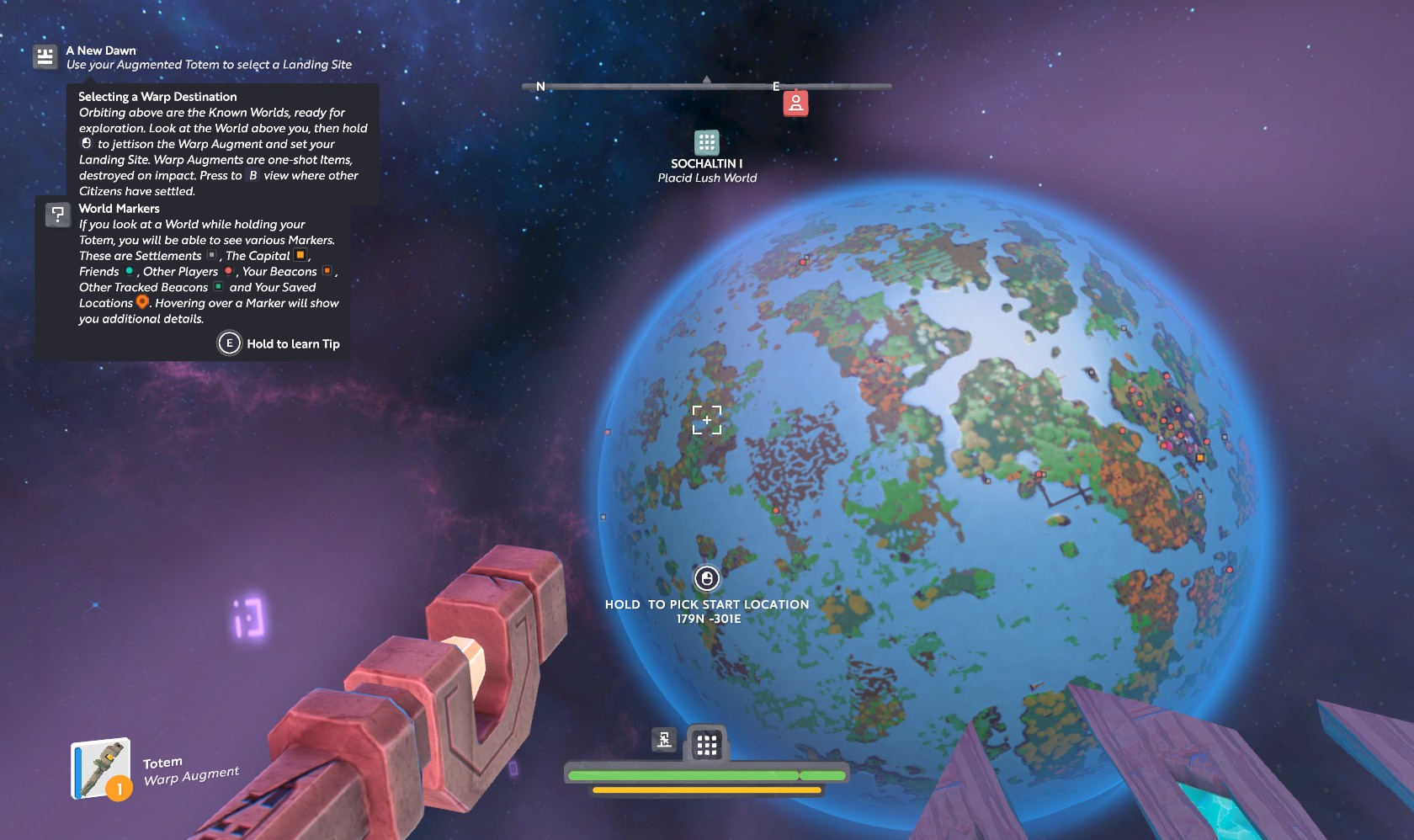Click the Sochaltin I world grid icon
This screenshot has height=840, width=1414.
[706, 141]
